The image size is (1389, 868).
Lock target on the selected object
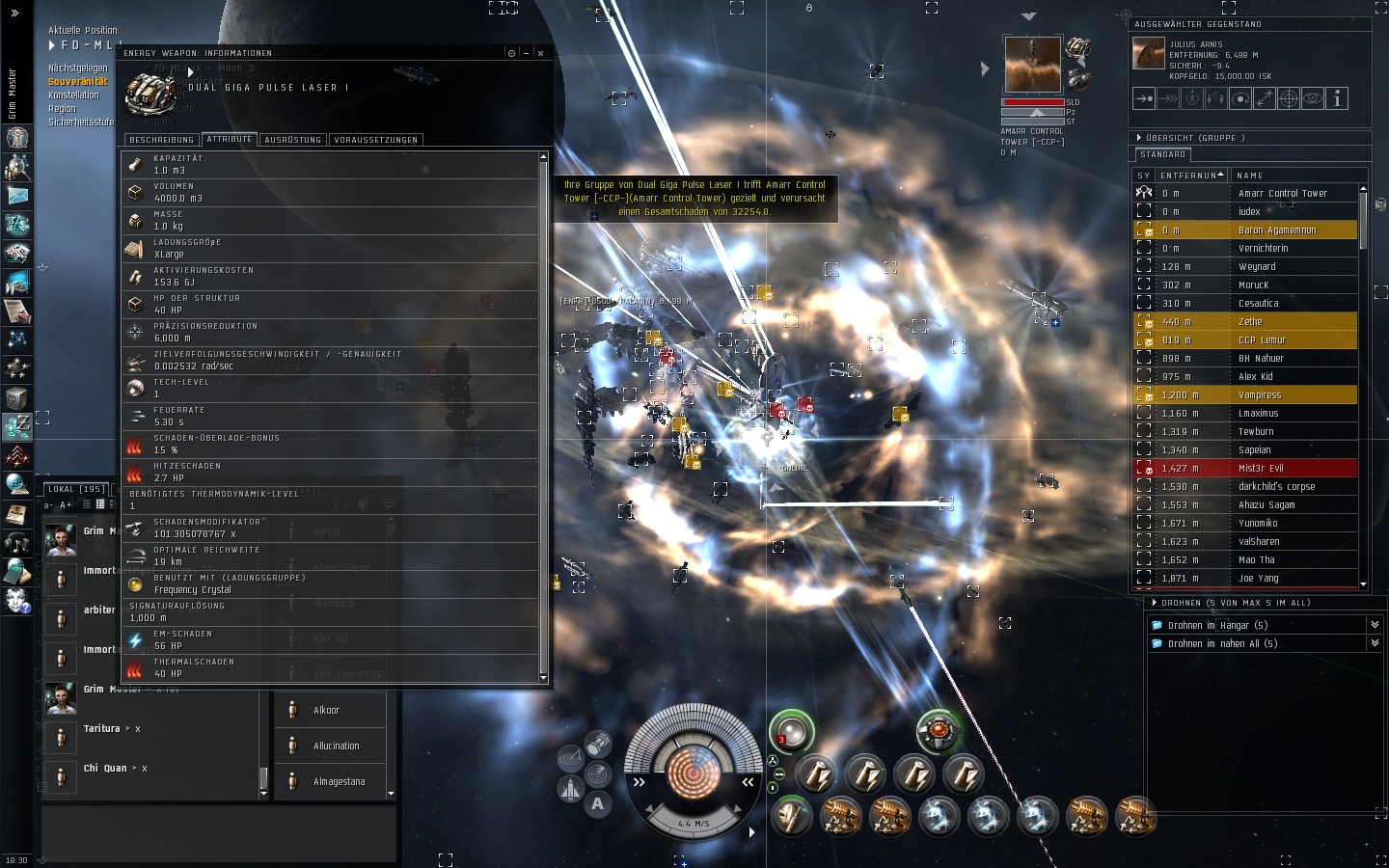point(1289,98)
